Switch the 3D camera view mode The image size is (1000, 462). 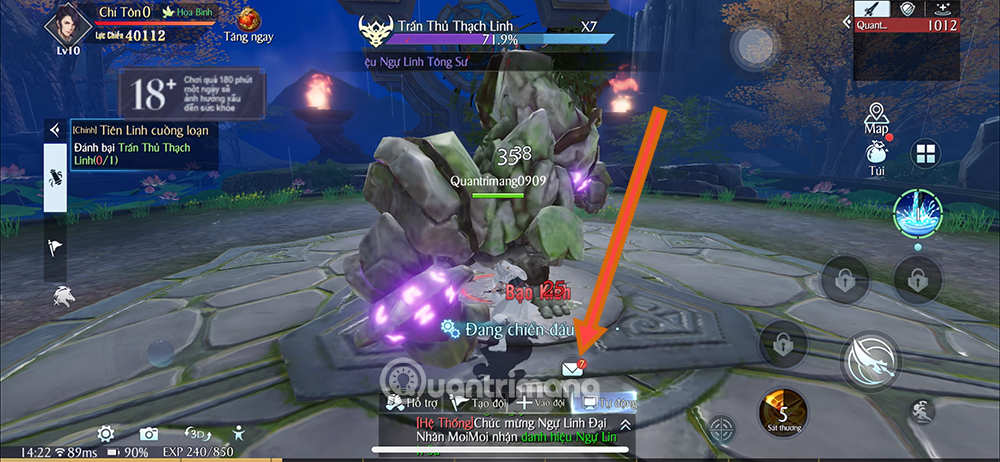194,433
